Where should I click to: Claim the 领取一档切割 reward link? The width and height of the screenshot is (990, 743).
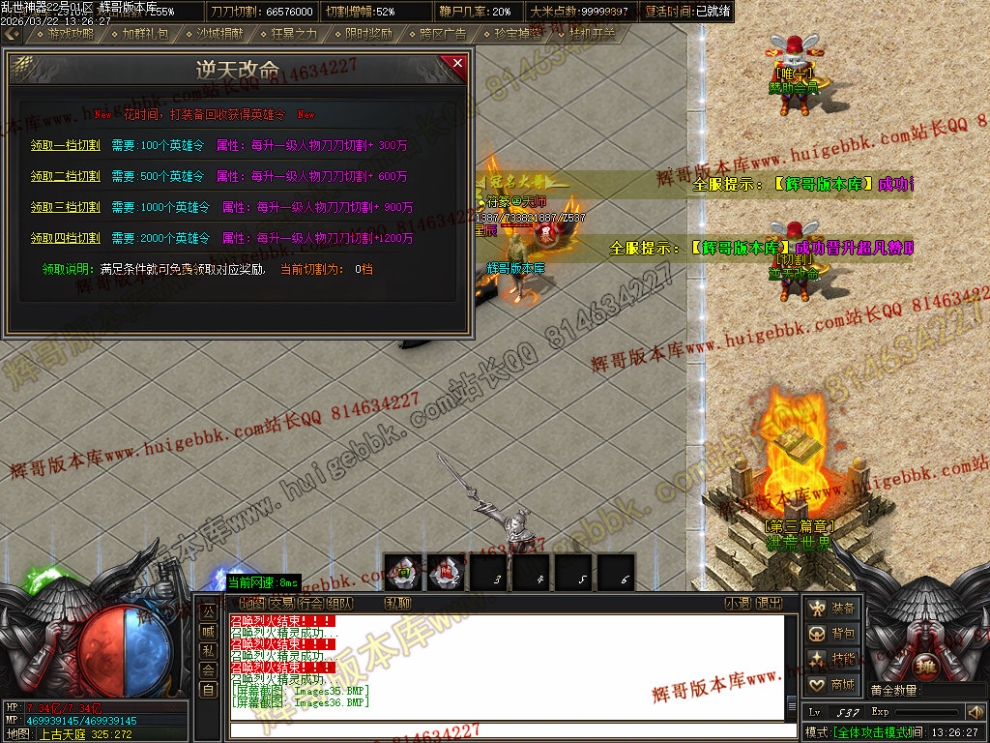click(65, 145)
